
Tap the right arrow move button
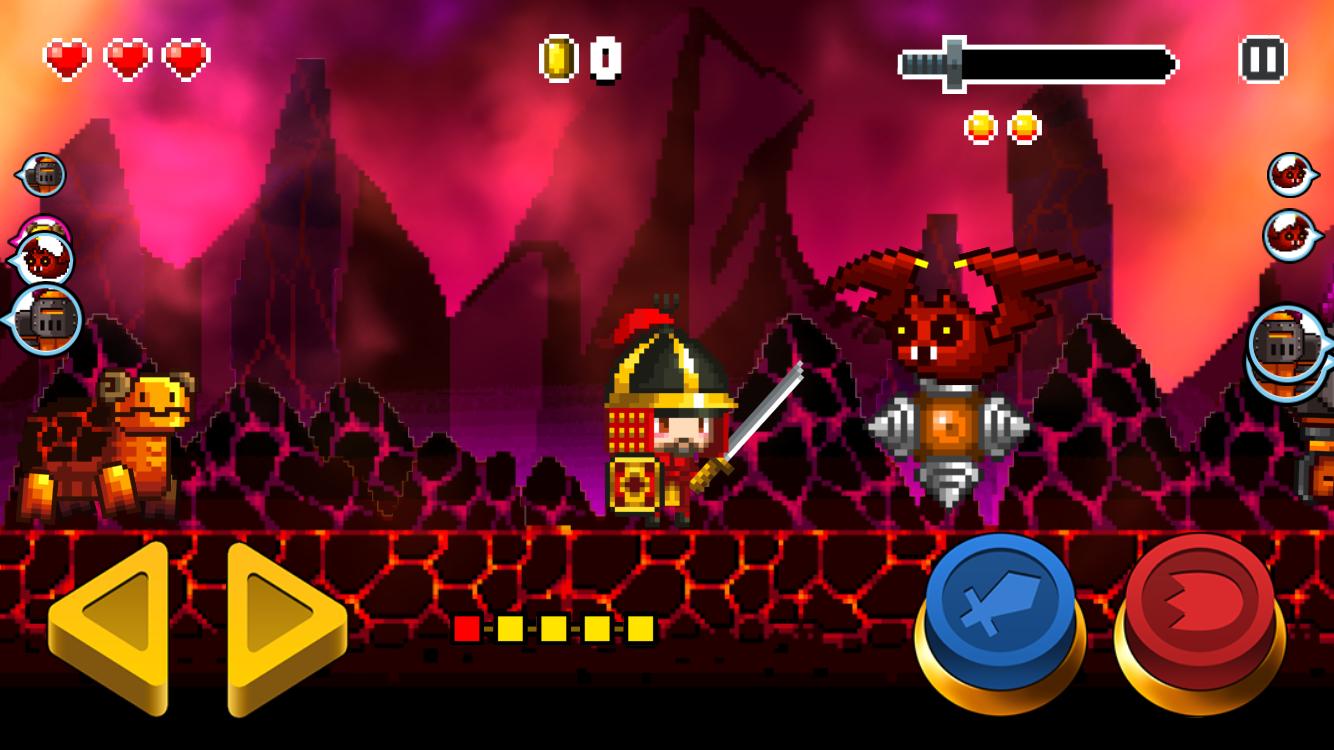pyautogui.click(x=283, y=625)
